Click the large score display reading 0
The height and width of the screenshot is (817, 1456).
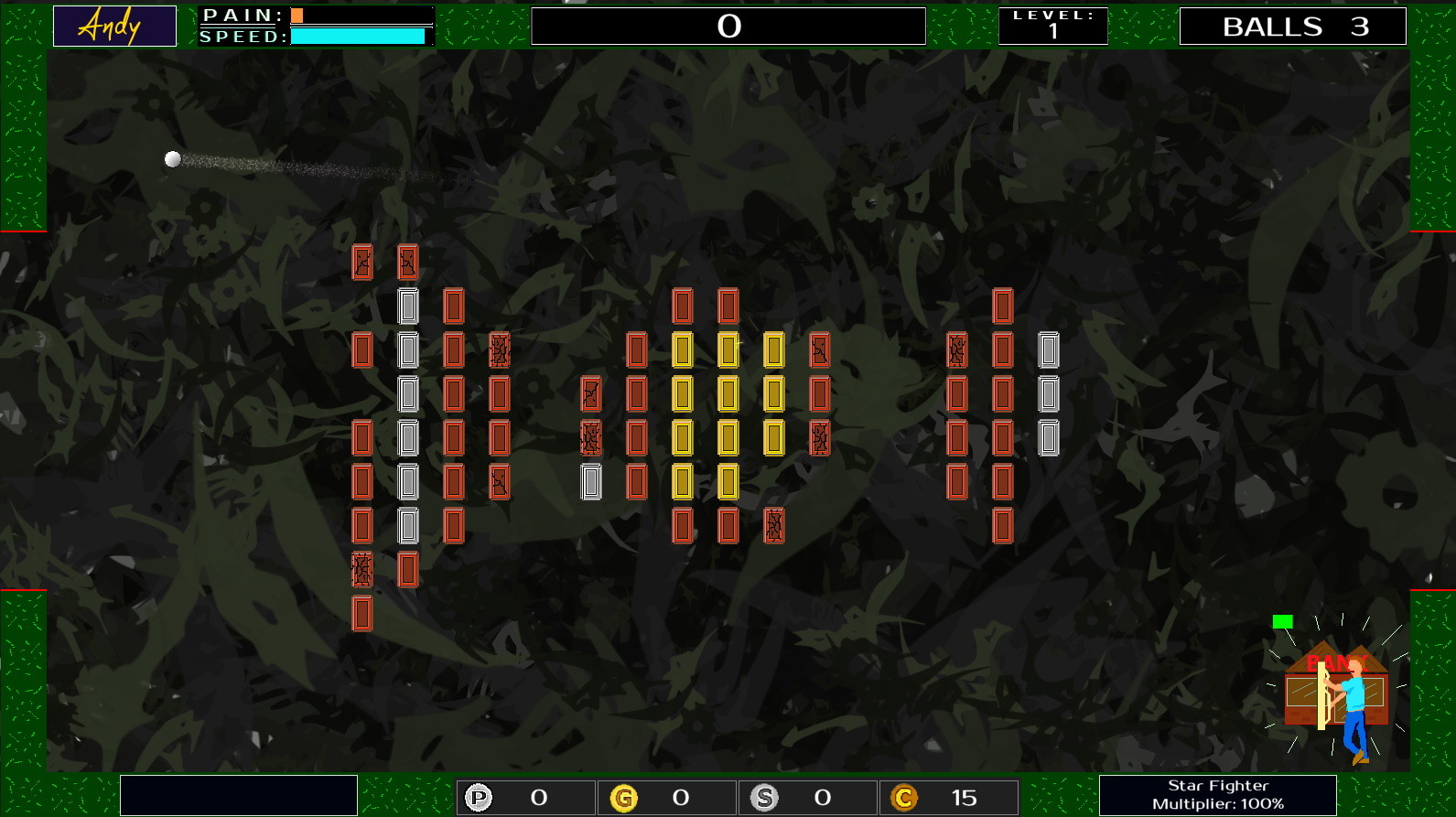[728, 26]
